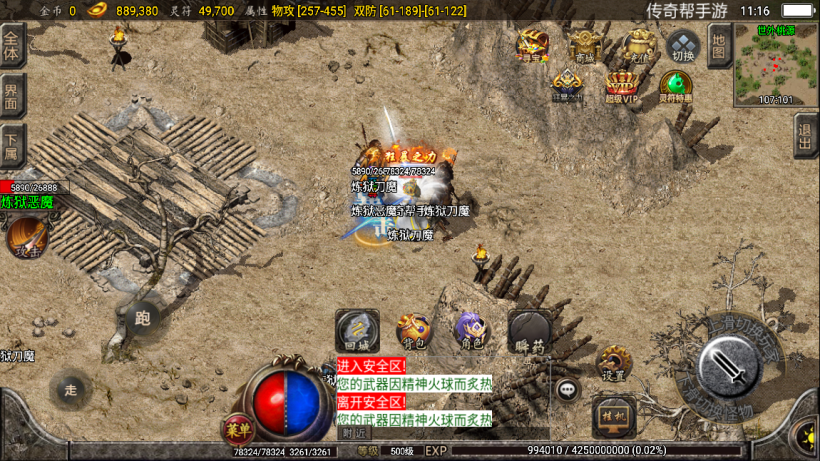This screenshot has width=820, height=461.
Task: Open the winged crest icon beside 超级VIP
Action: (x=567, y=85)
